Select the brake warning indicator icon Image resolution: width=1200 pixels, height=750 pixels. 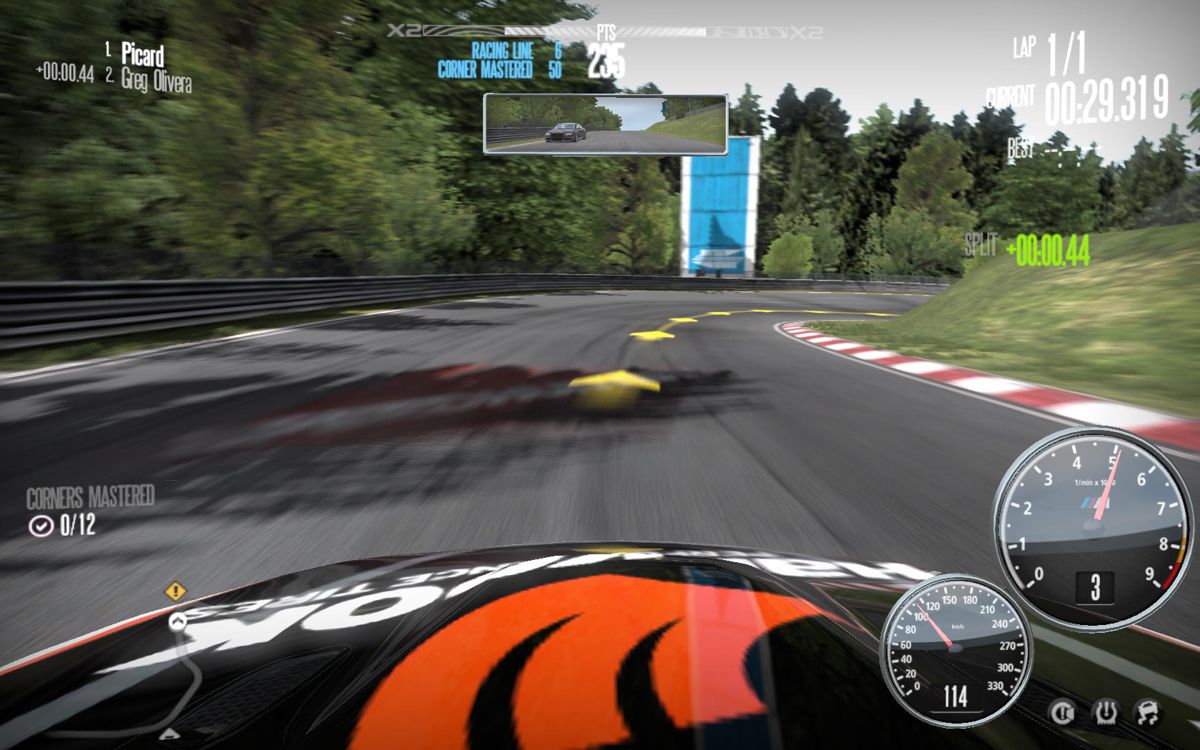pos(1061,712)
